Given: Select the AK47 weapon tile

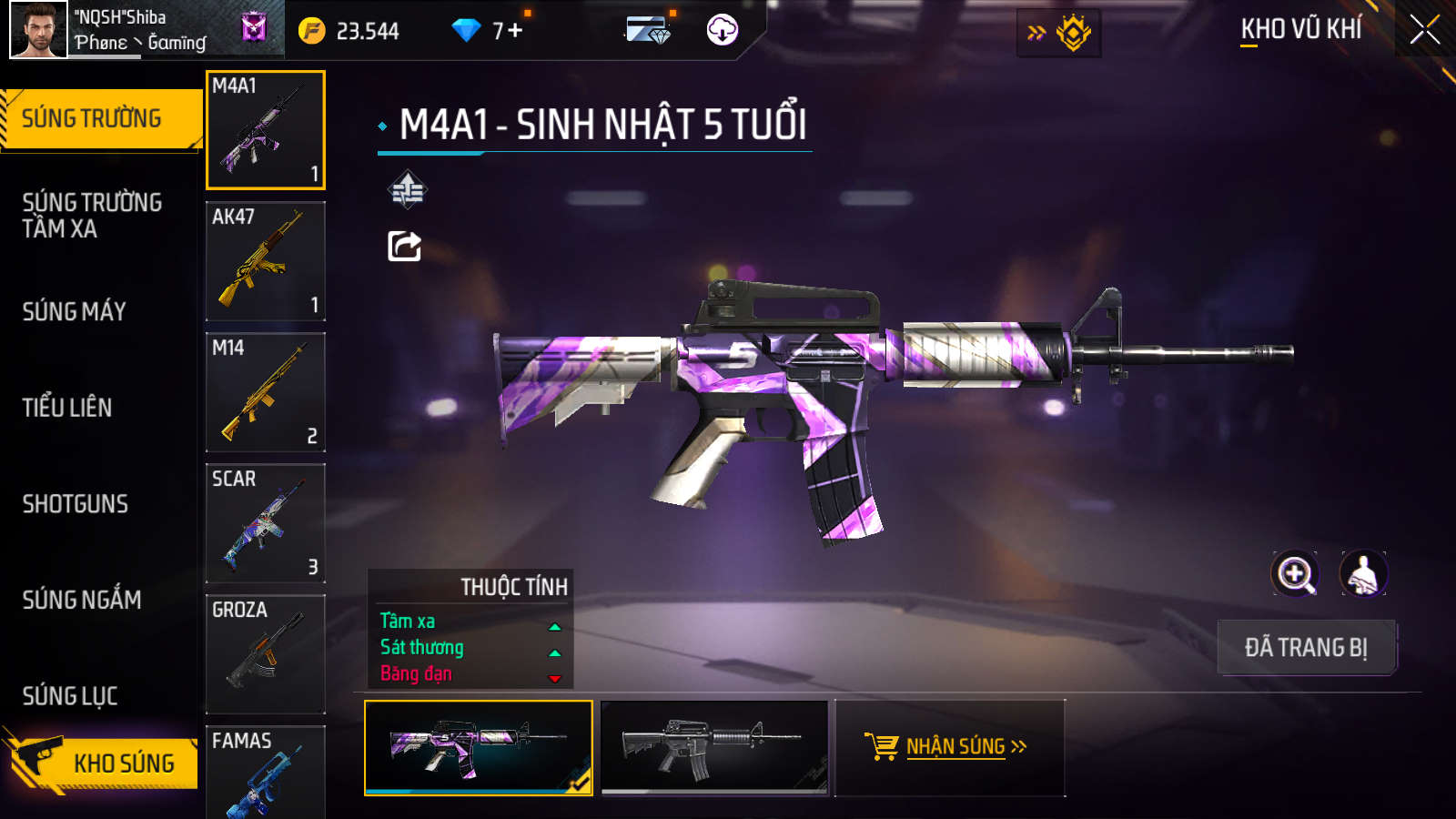Looking at the screenshot, I should (266, 261).
